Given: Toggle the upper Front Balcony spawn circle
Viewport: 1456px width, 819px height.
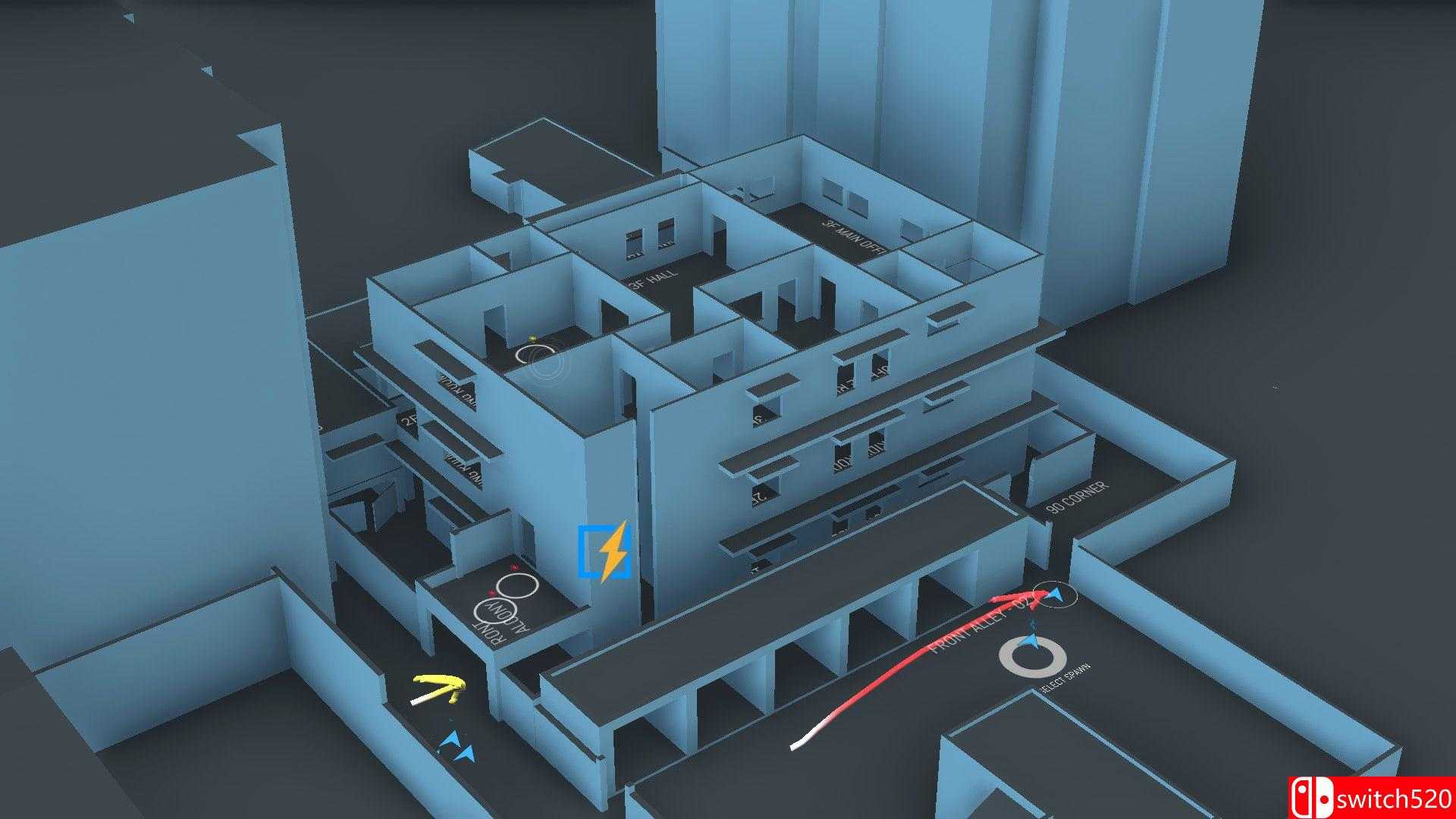Looking at the screenshot, I should [517, 585].
